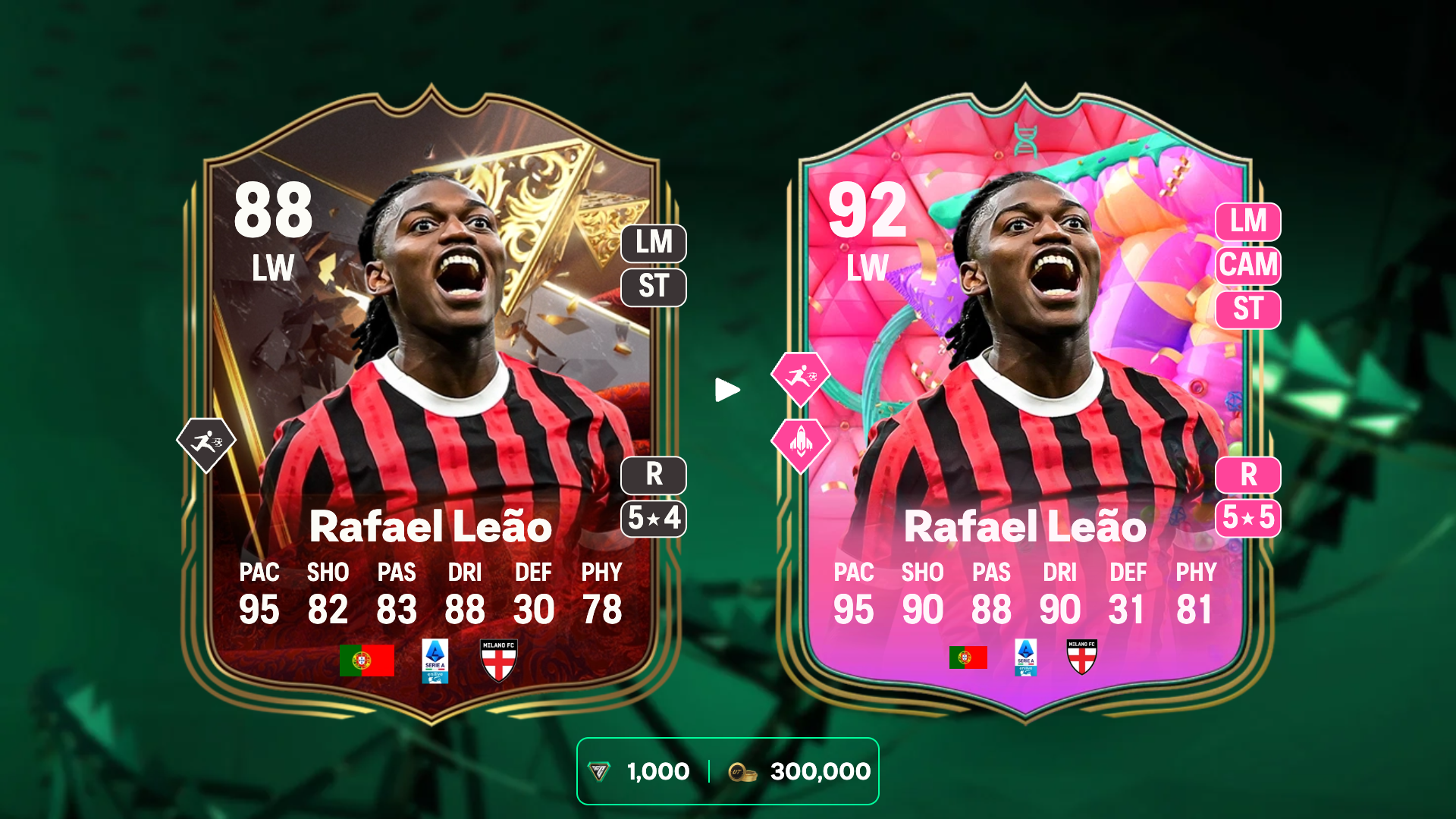1456x819 pixels.
Task: Click the price bar showing 300,000 coins
Action: 819,770
